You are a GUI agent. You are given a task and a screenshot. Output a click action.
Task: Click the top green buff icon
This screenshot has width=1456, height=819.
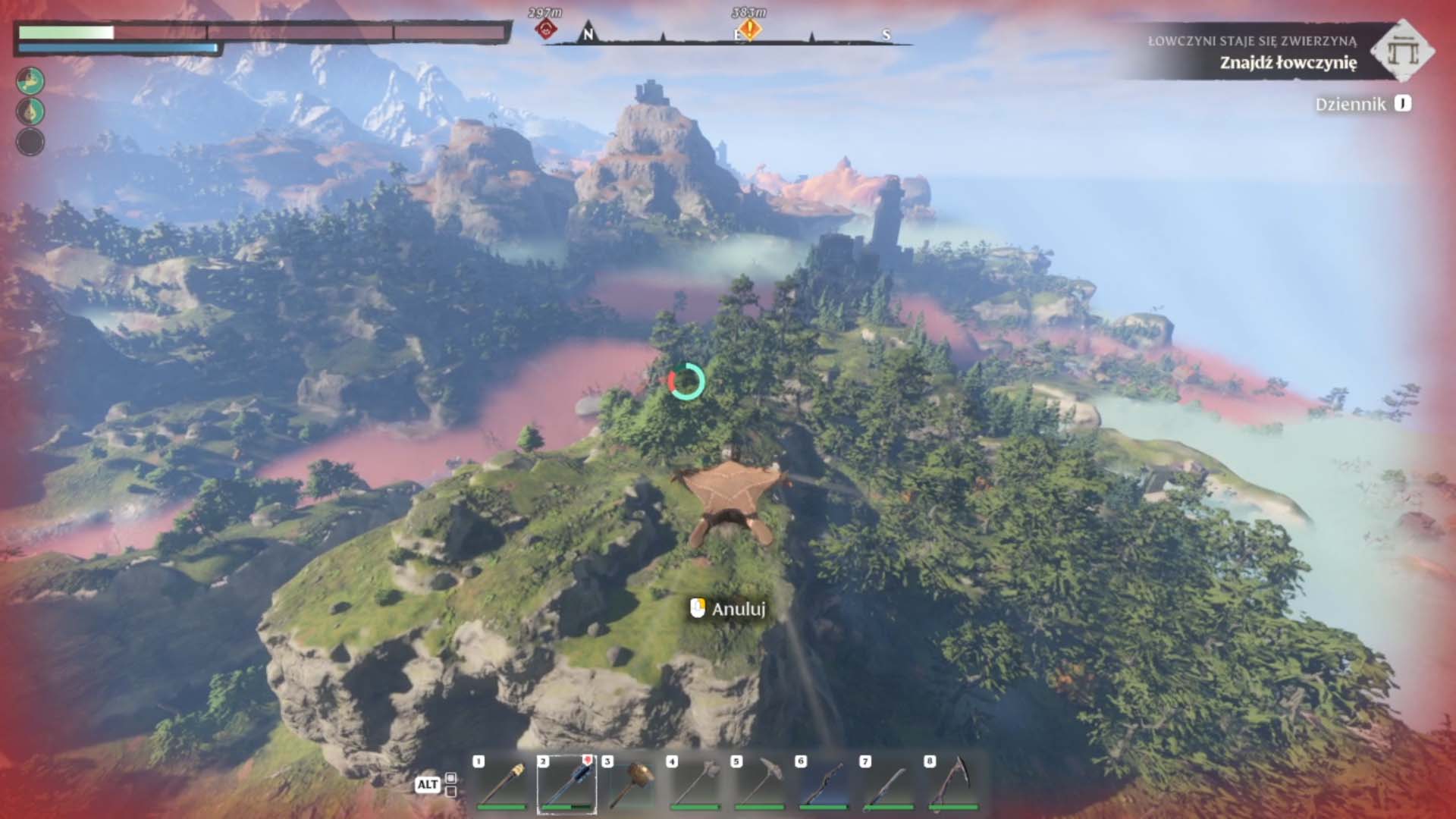[30, 80]
